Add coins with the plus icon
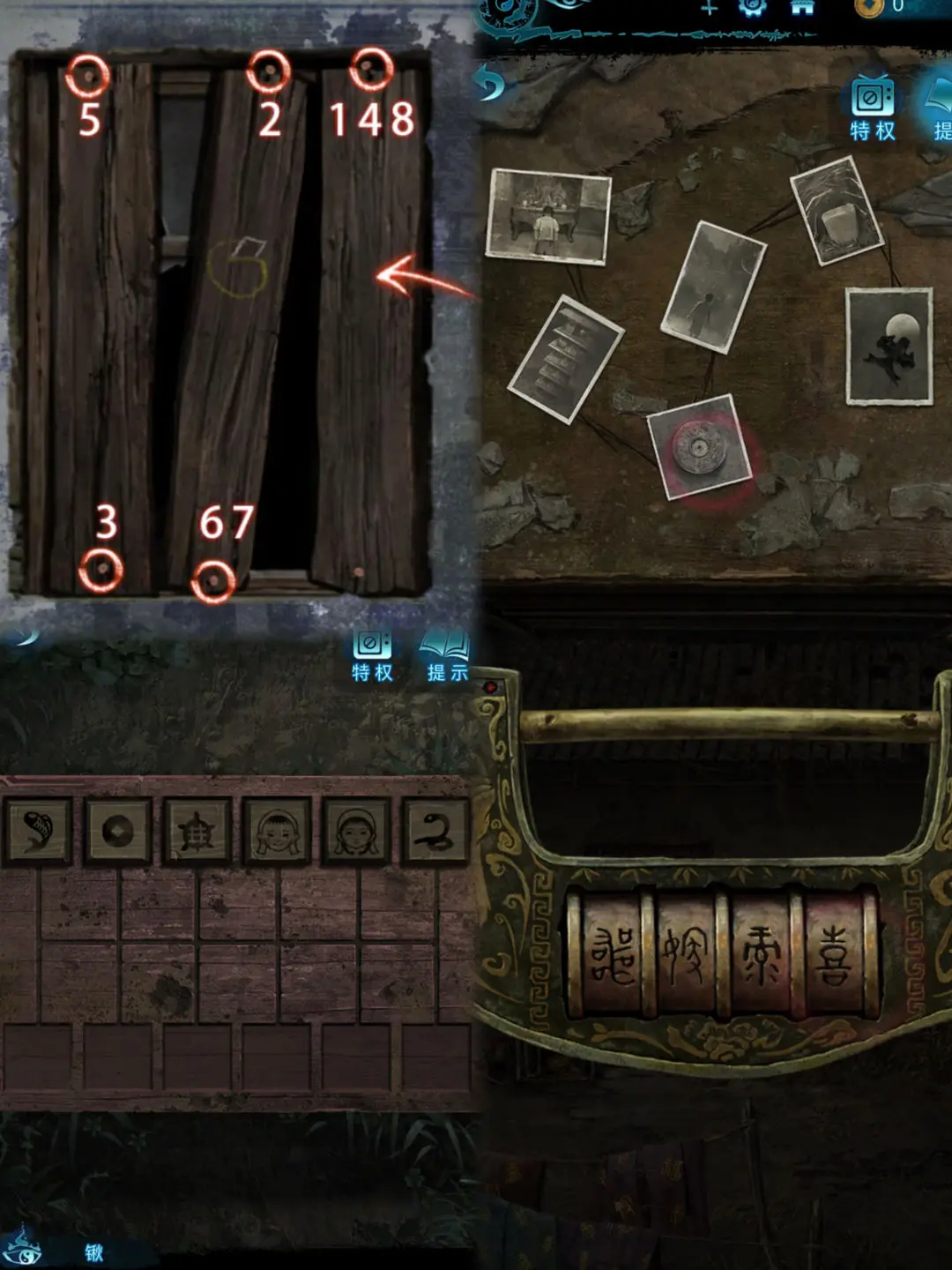 point(709,8)
